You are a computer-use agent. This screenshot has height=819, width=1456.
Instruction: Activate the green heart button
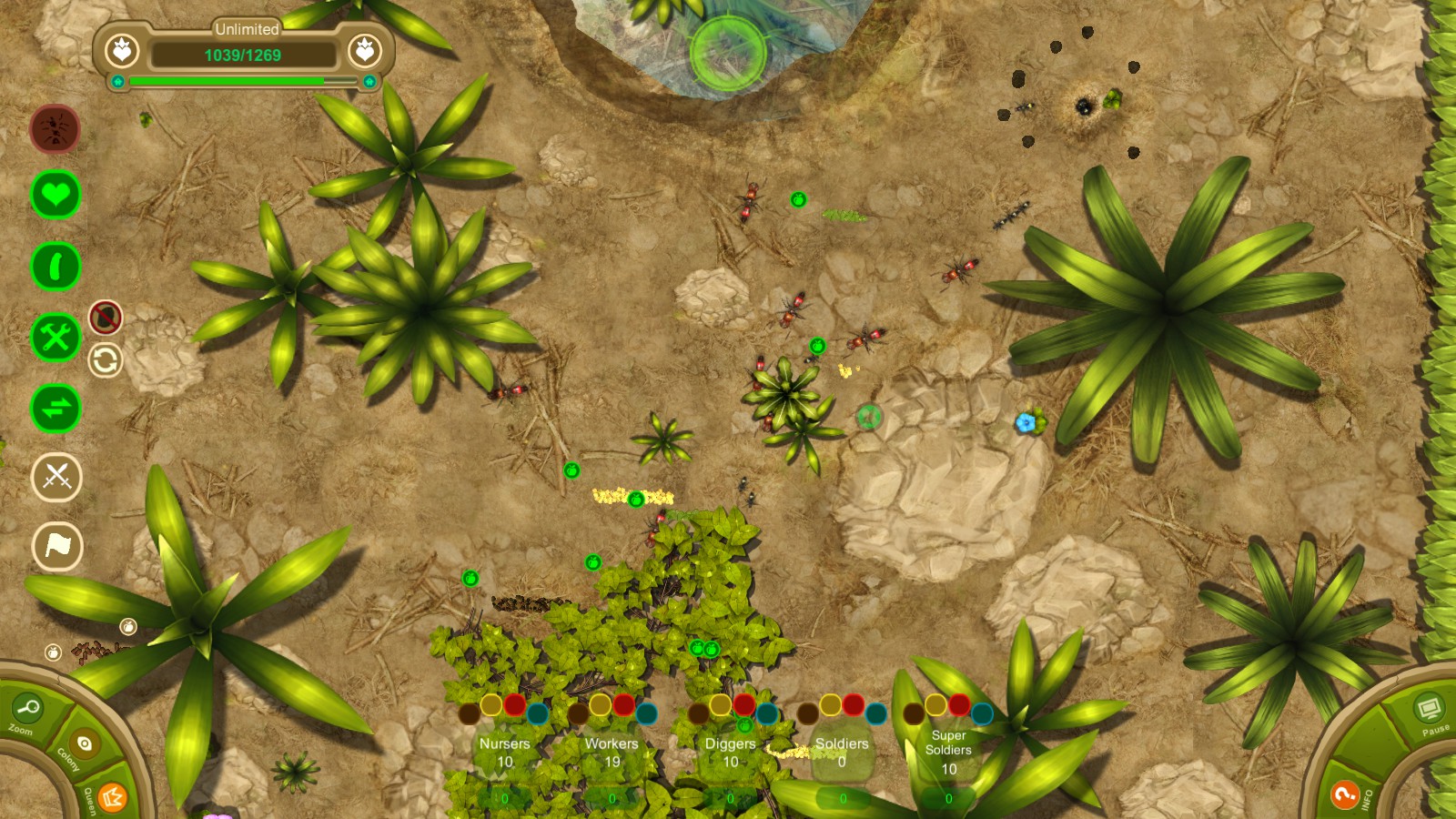56,195
